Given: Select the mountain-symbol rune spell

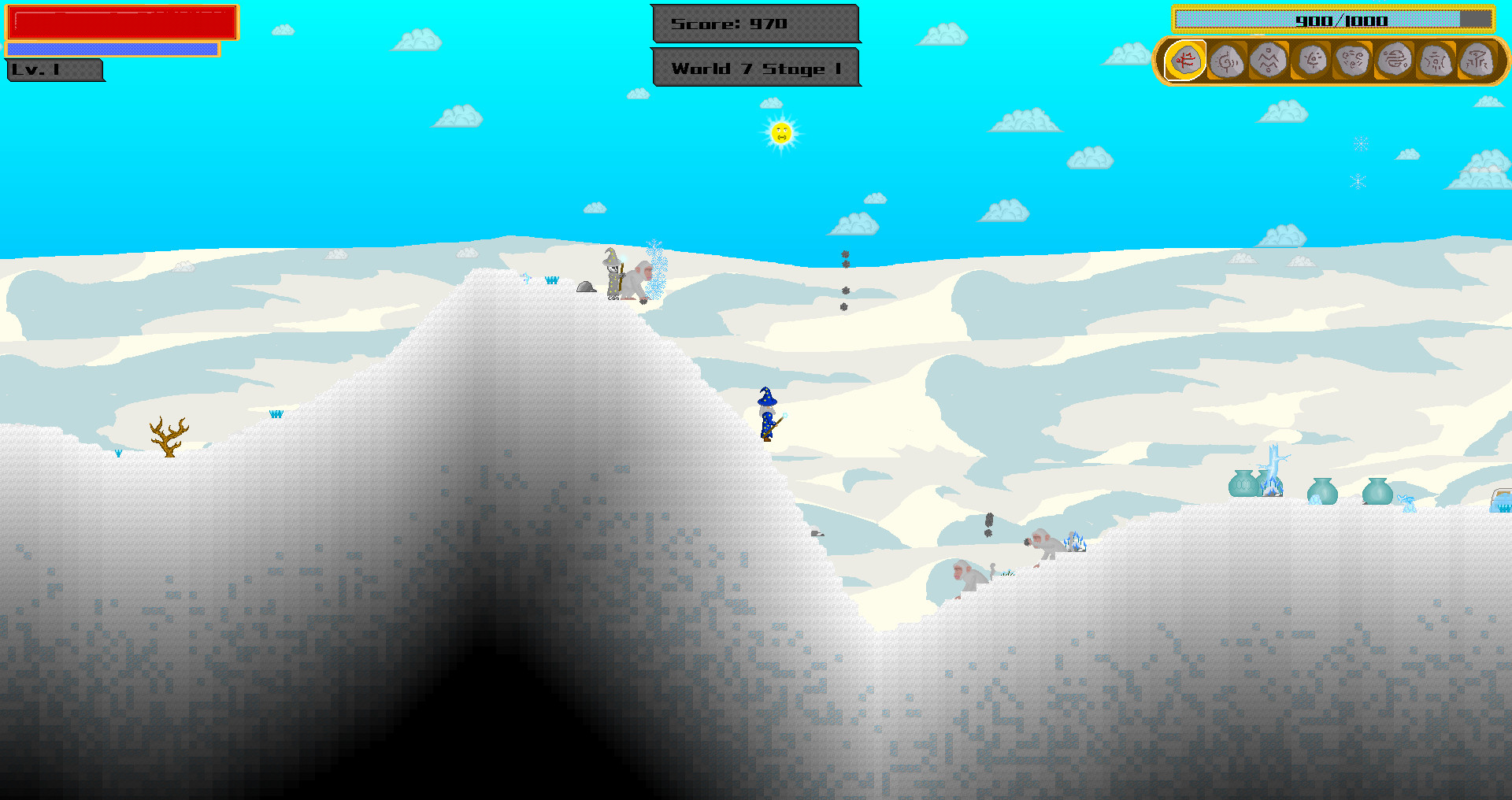Looking at the screenshot, I should pos(1269,59).
